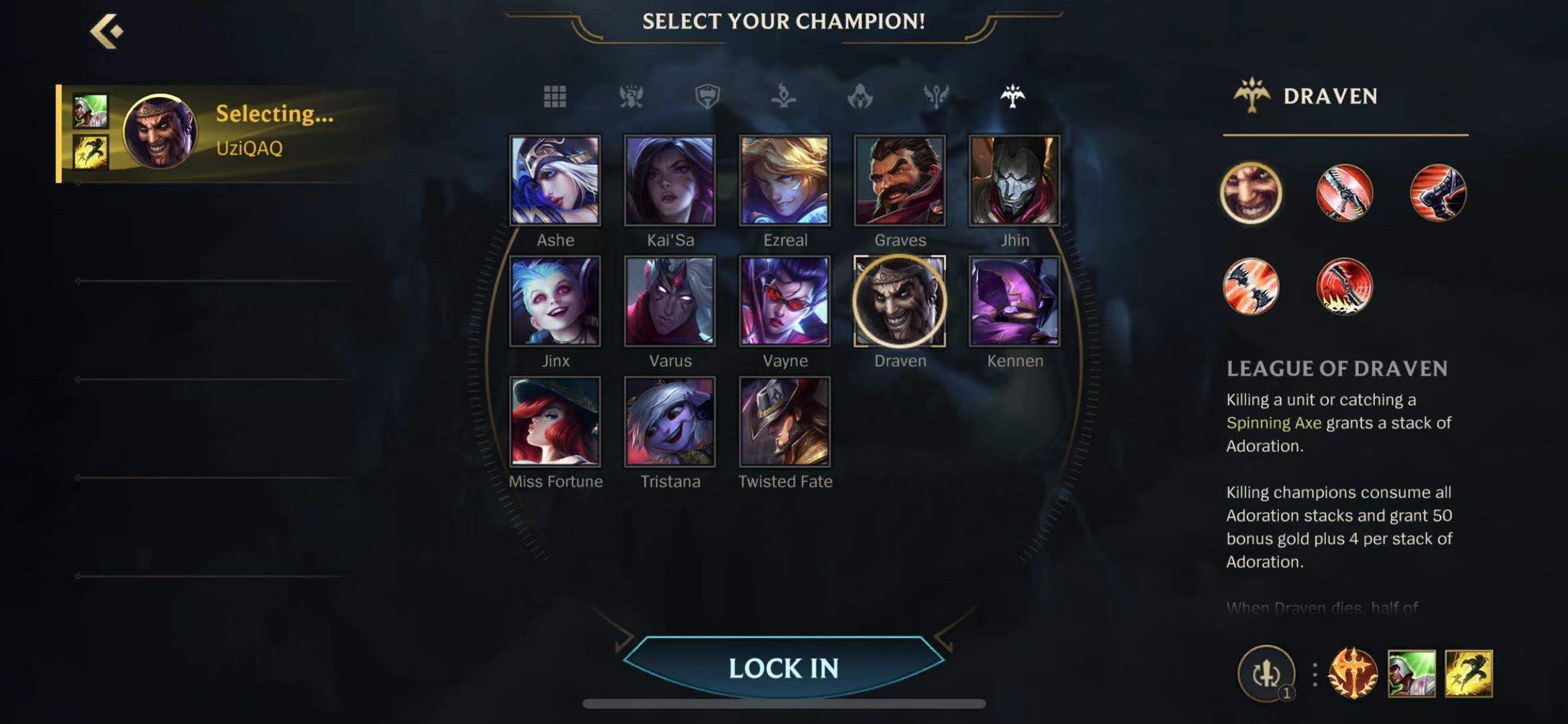Screen dimensions: 1568x724
Task: Choose Kai'Sa as your champion
Action: [670, 180]
